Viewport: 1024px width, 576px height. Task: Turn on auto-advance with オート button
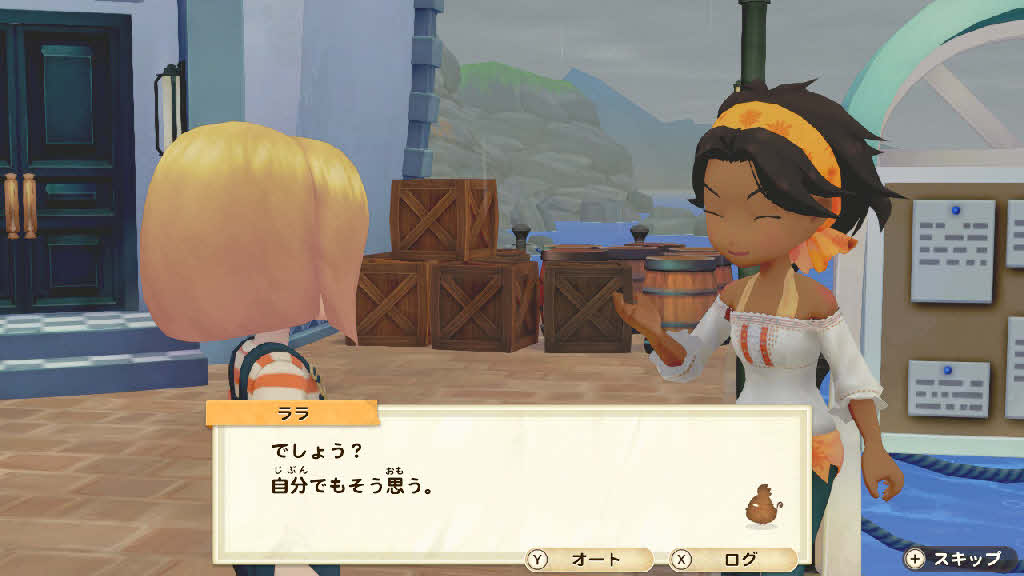click(x=589, y=560)
